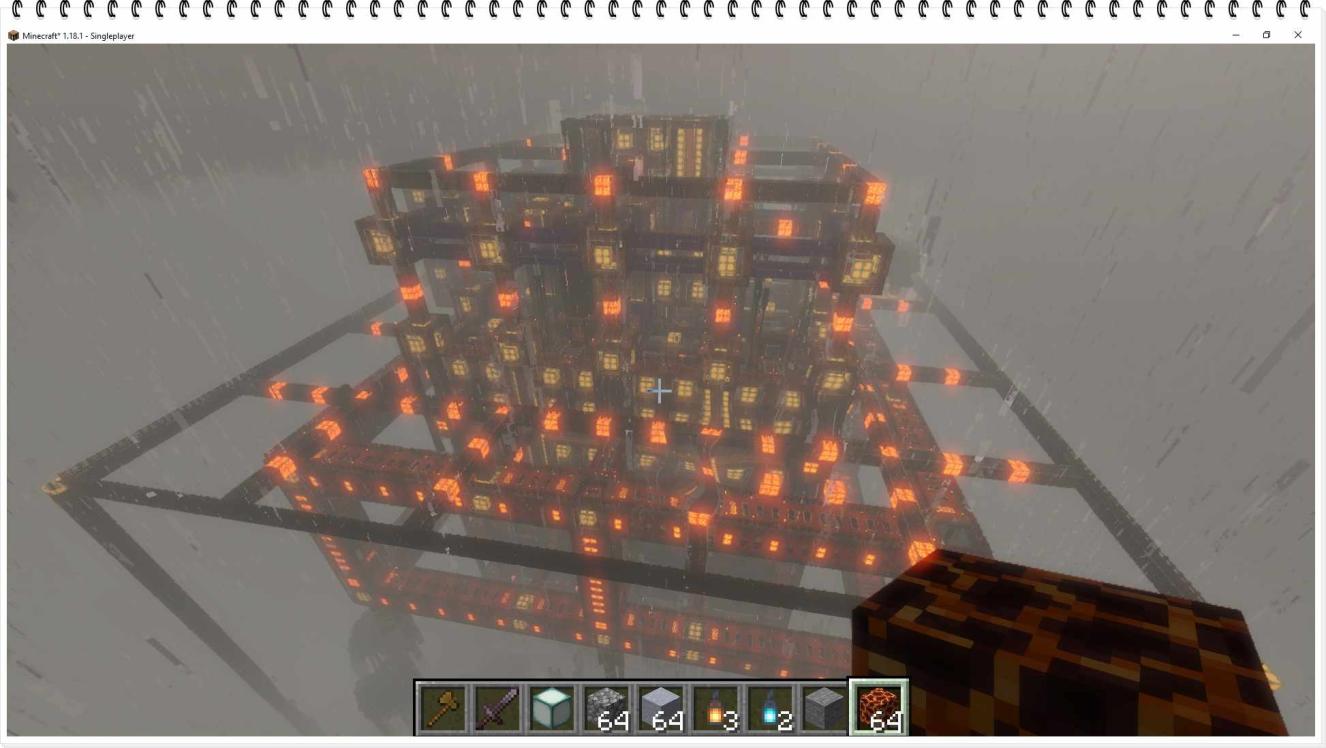Click the maximize window button
Viewport: 1326px width, 748px height.
(1267, 35)
